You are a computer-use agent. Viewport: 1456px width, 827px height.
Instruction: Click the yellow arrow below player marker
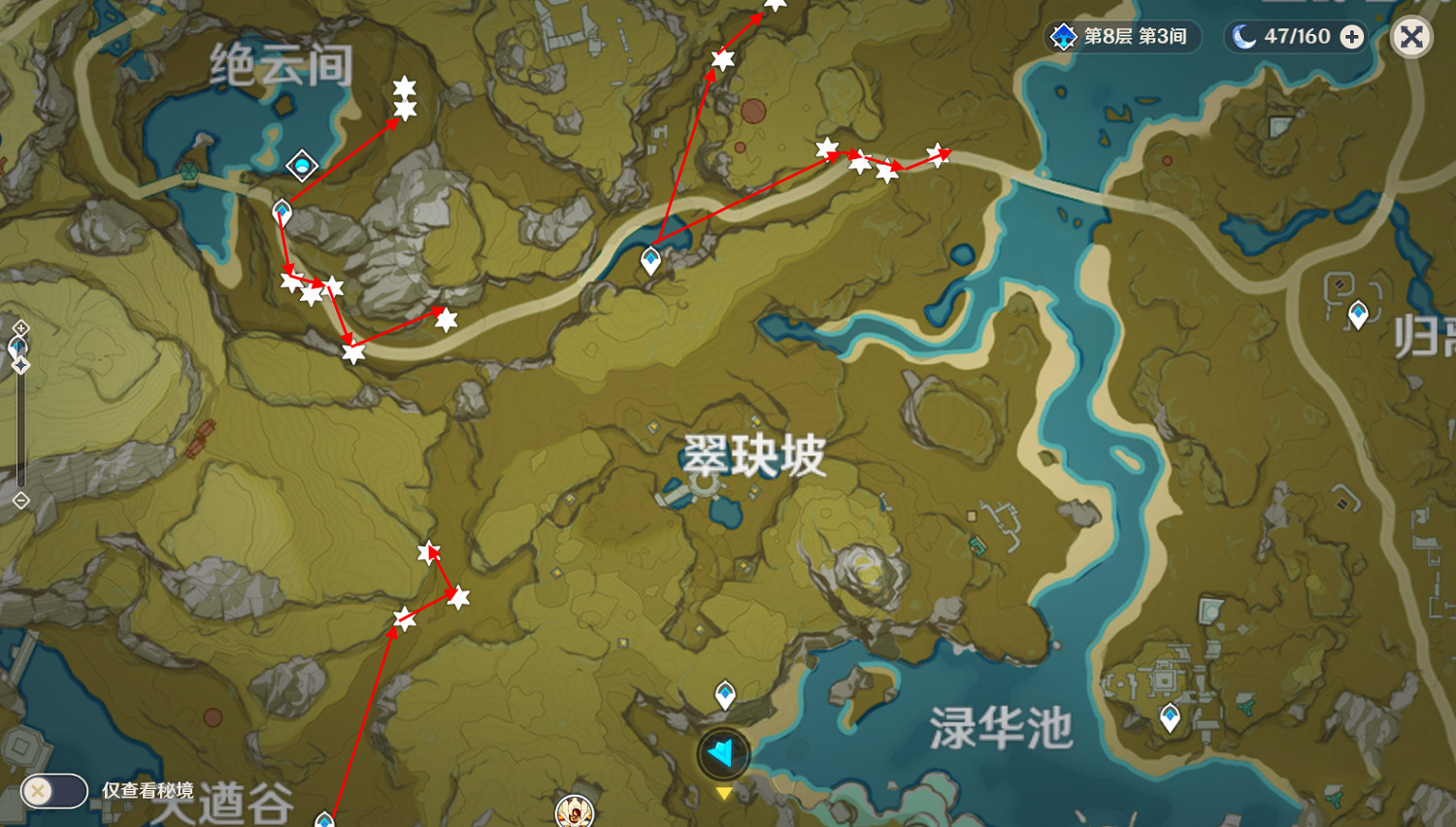pos(722,793)
